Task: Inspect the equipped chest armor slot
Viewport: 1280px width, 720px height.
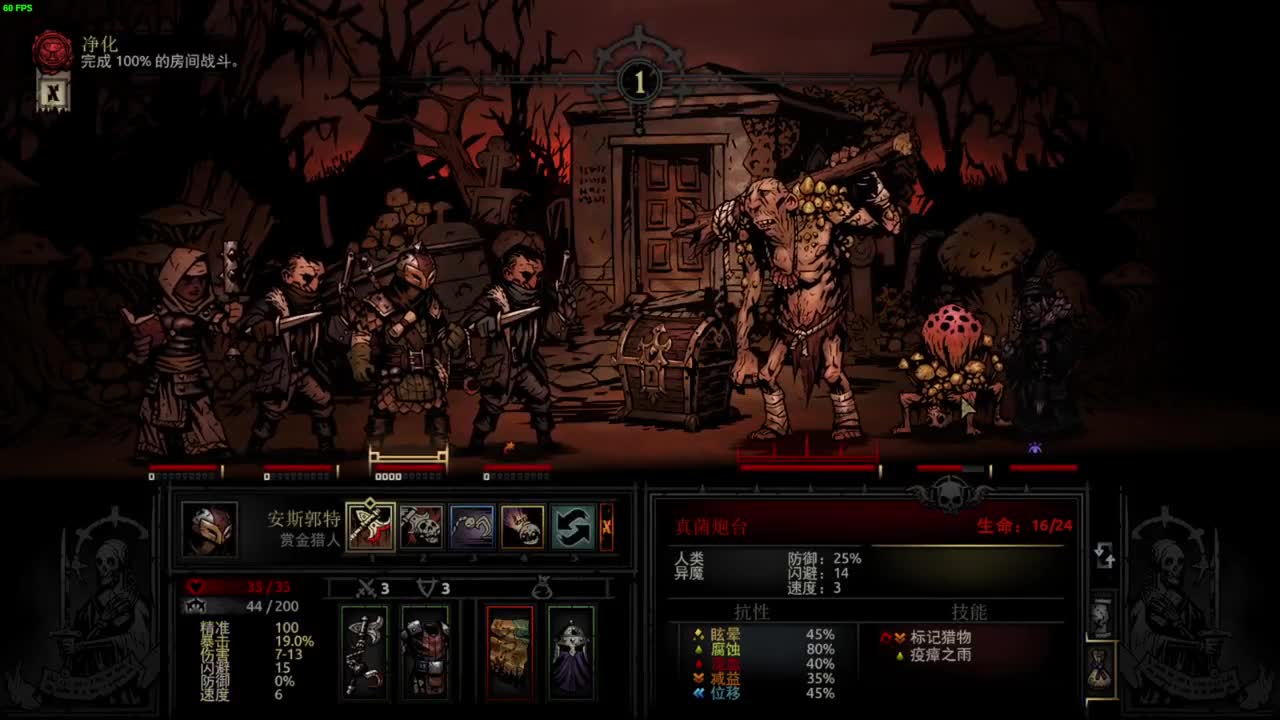Action: (425, 652)
